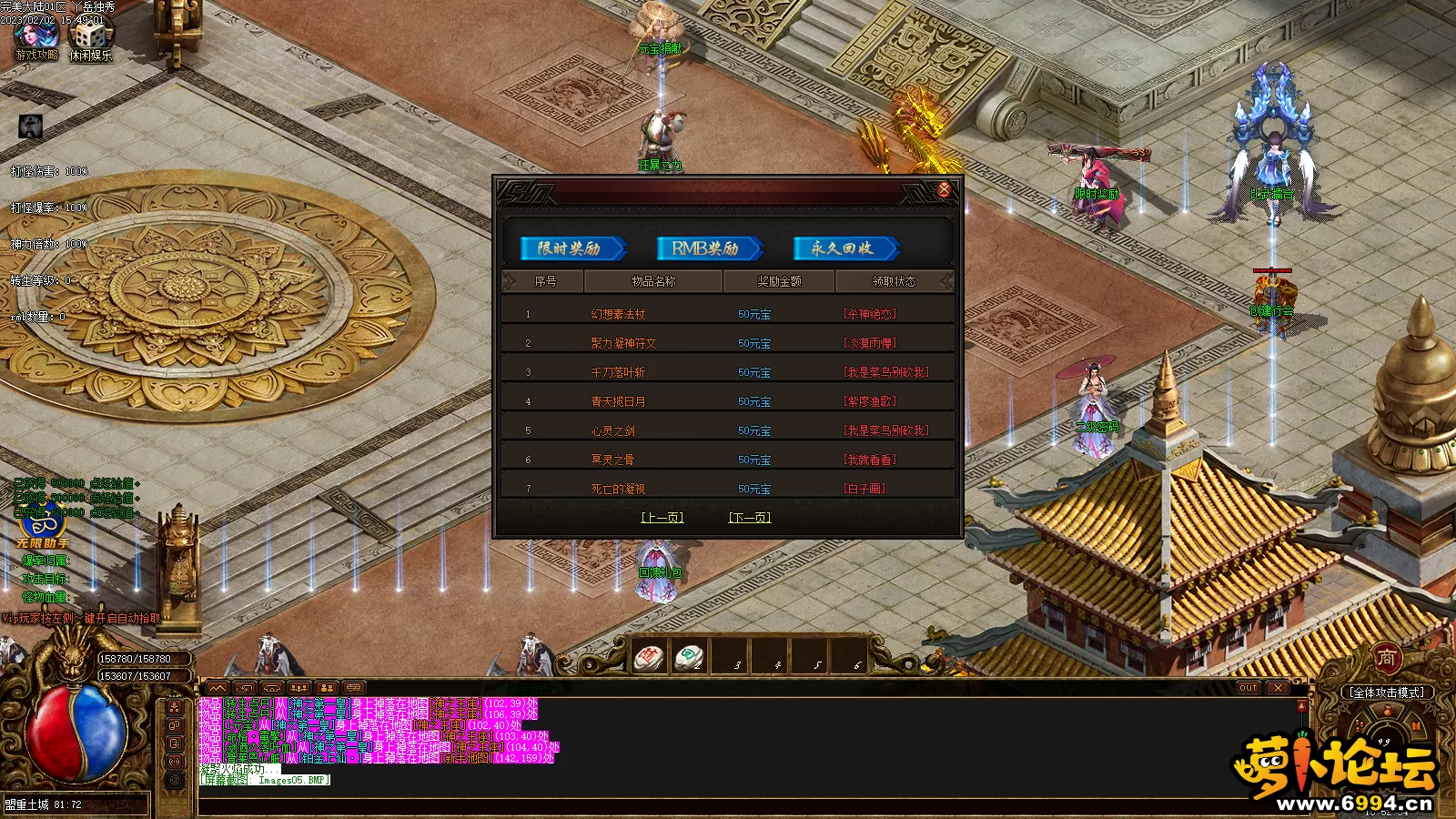
Task: Select the 死亡的凝视 list entry
Action: point(618,489)
